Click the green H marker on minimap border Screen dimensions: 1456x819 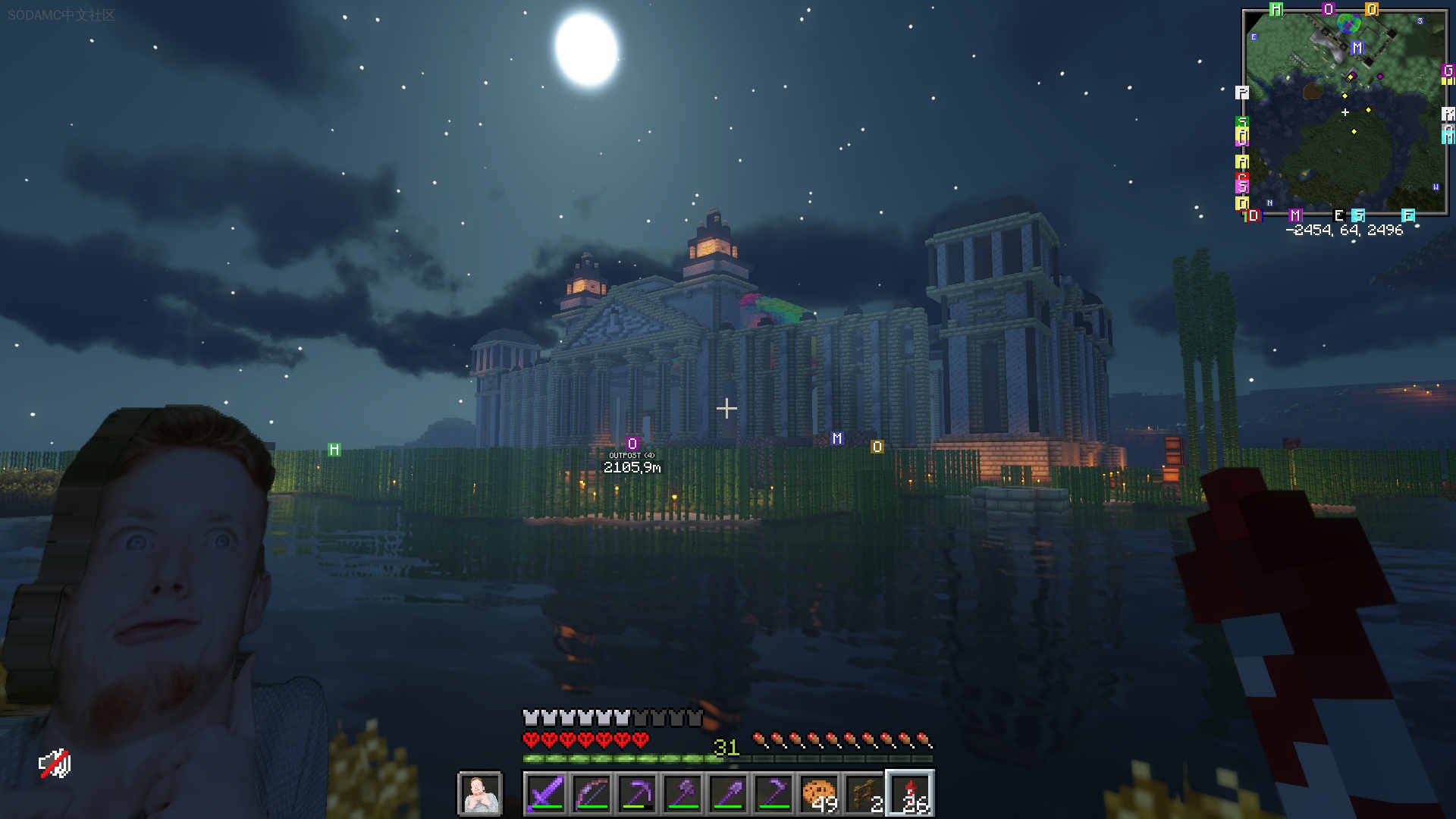[1276, 10]
